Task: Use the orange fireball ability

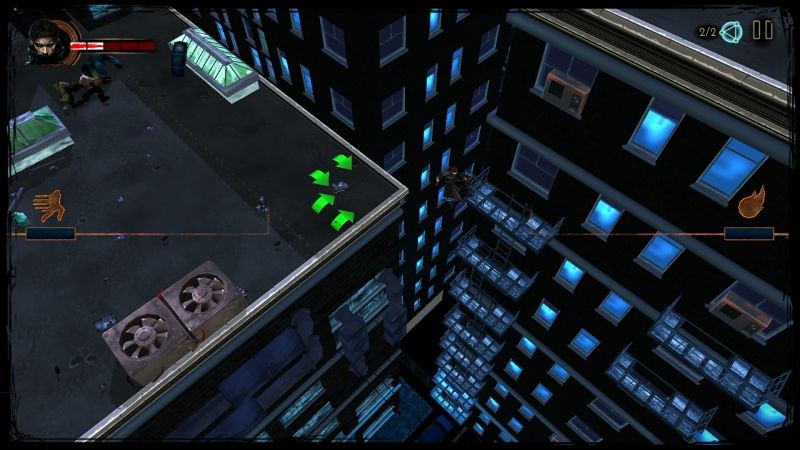Action: point(752,202)
